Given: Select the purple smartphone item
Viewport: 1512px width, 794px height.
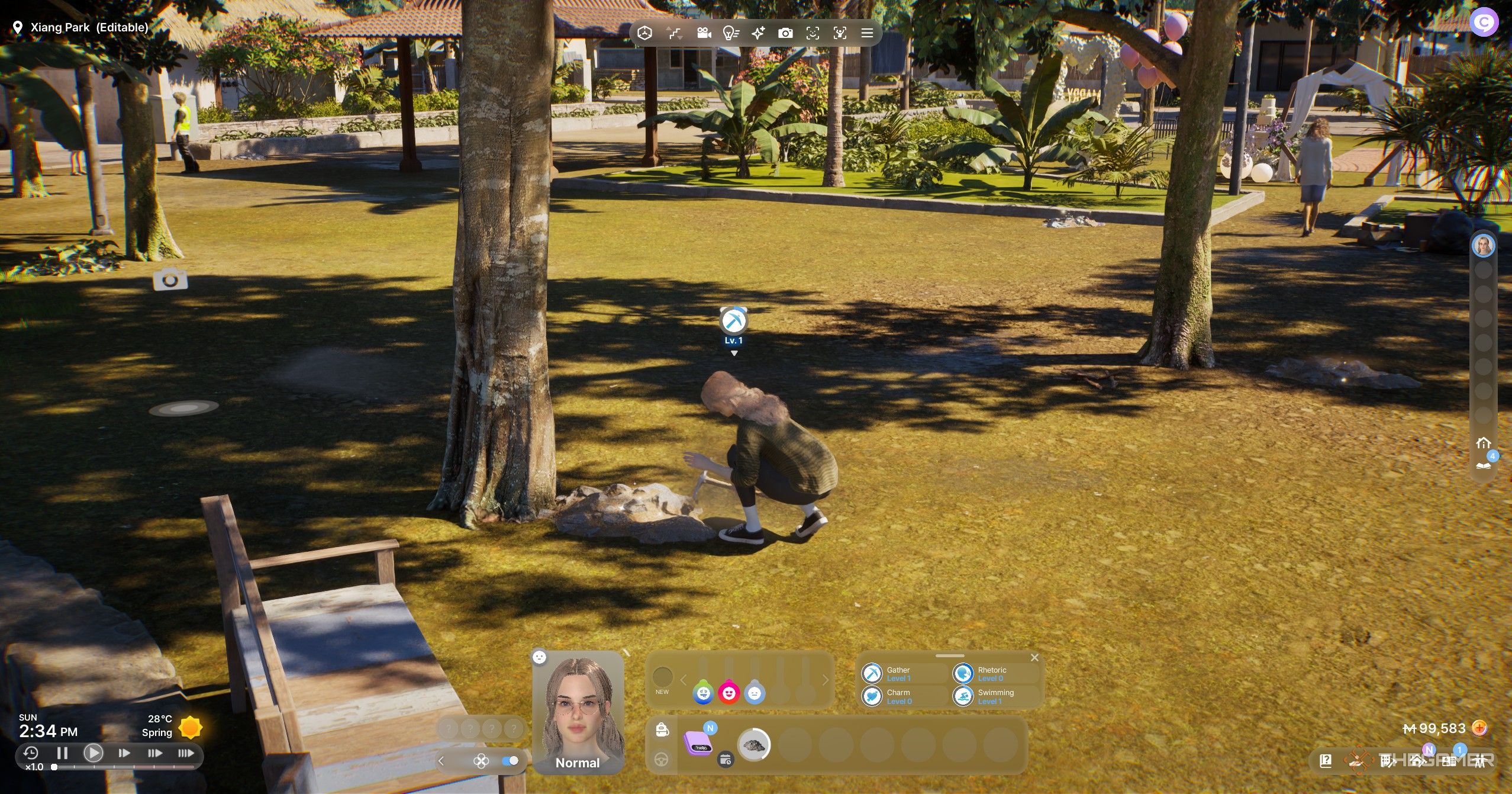Looking at the screenshot, I should coord(698,744).
